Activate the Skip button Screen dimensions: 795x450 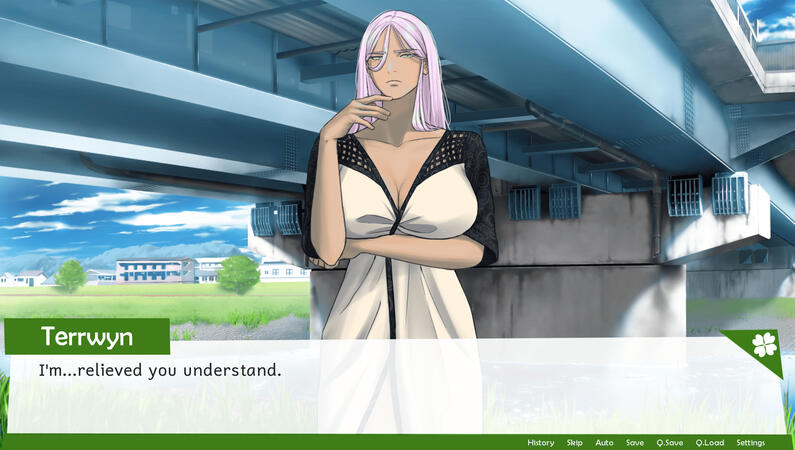coord(574,443)
